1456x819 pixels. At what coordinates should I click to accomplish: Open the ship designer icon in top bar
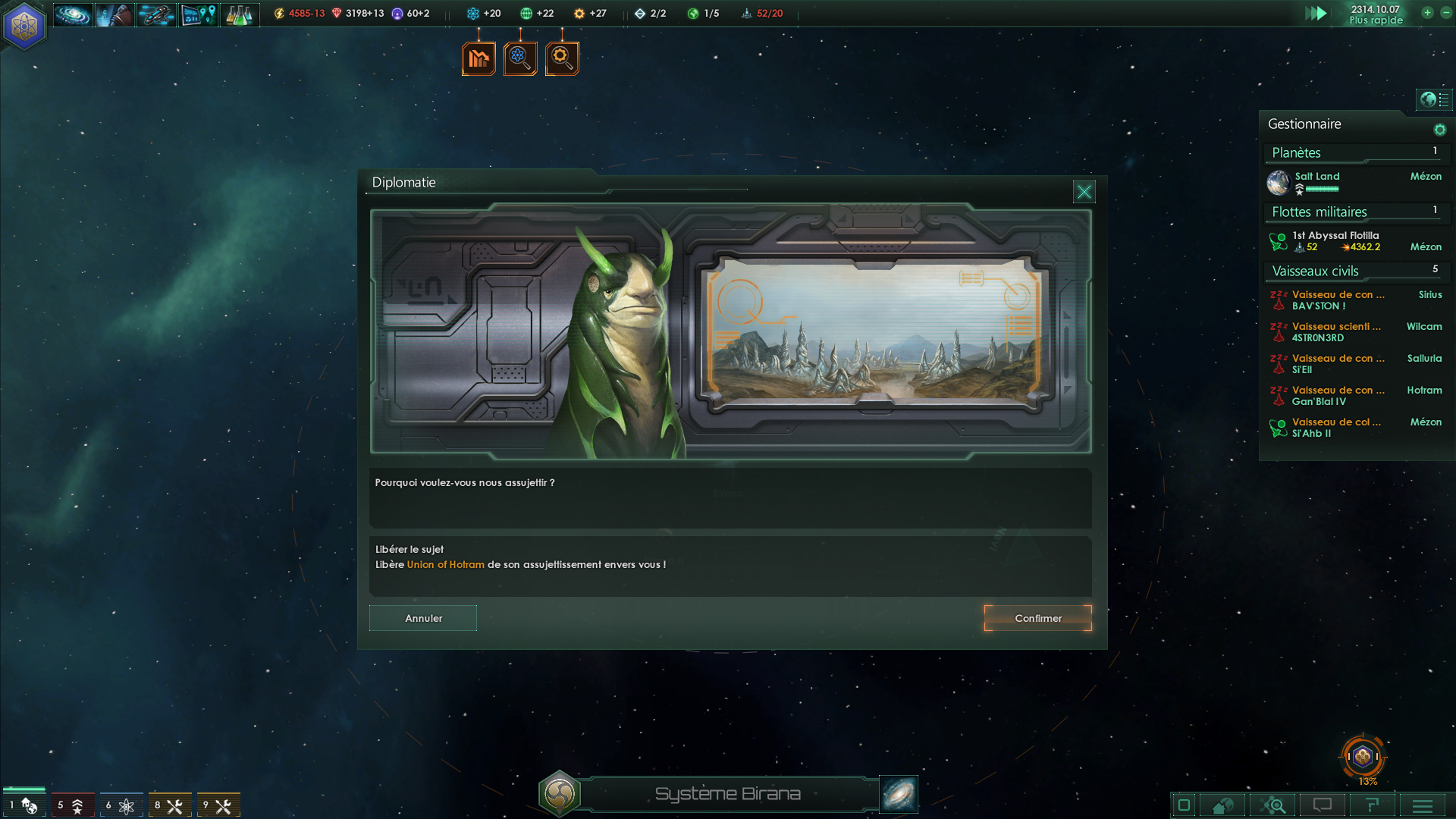point(156,14)
